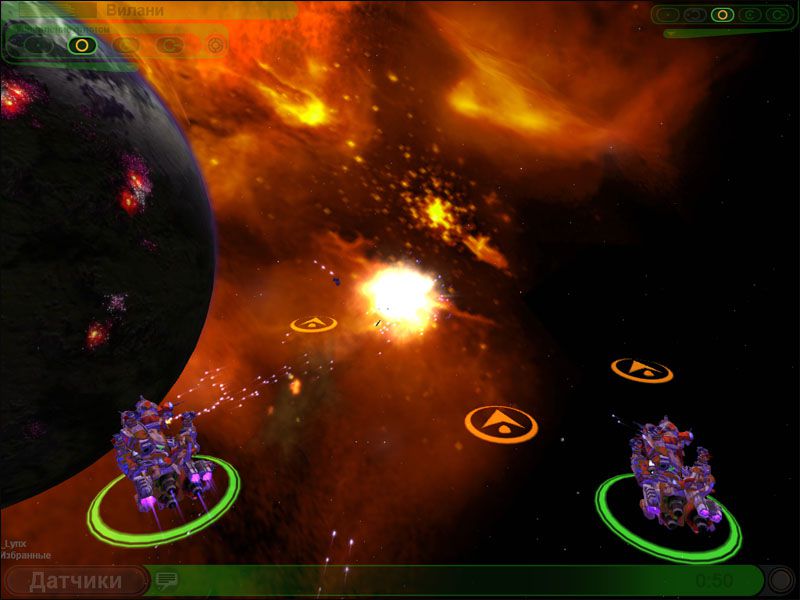Click the orange arrow marker near the explosion

[313, 324]
